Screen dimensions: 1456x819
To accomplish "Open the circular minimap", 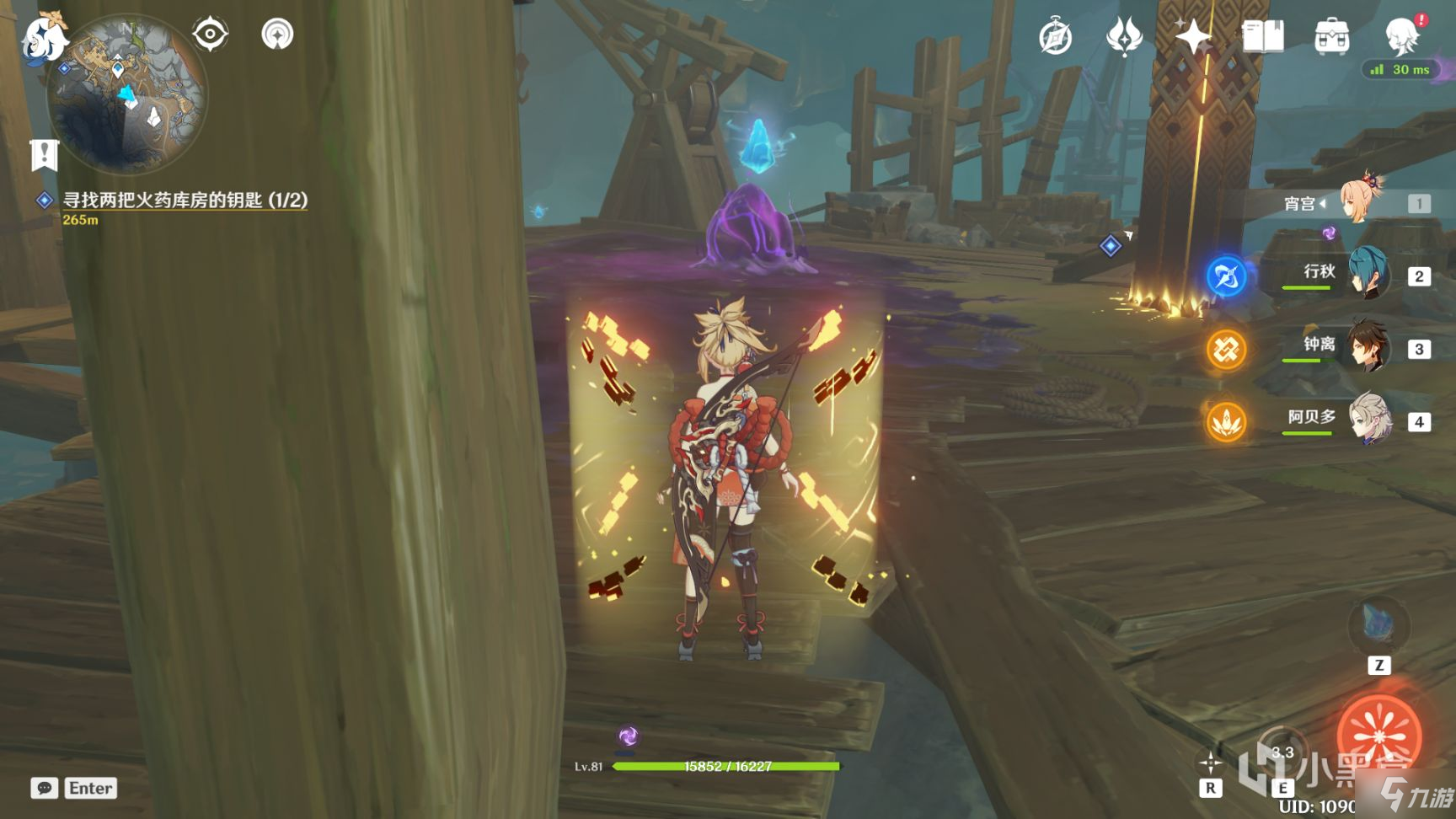I will tap(126, 94).
